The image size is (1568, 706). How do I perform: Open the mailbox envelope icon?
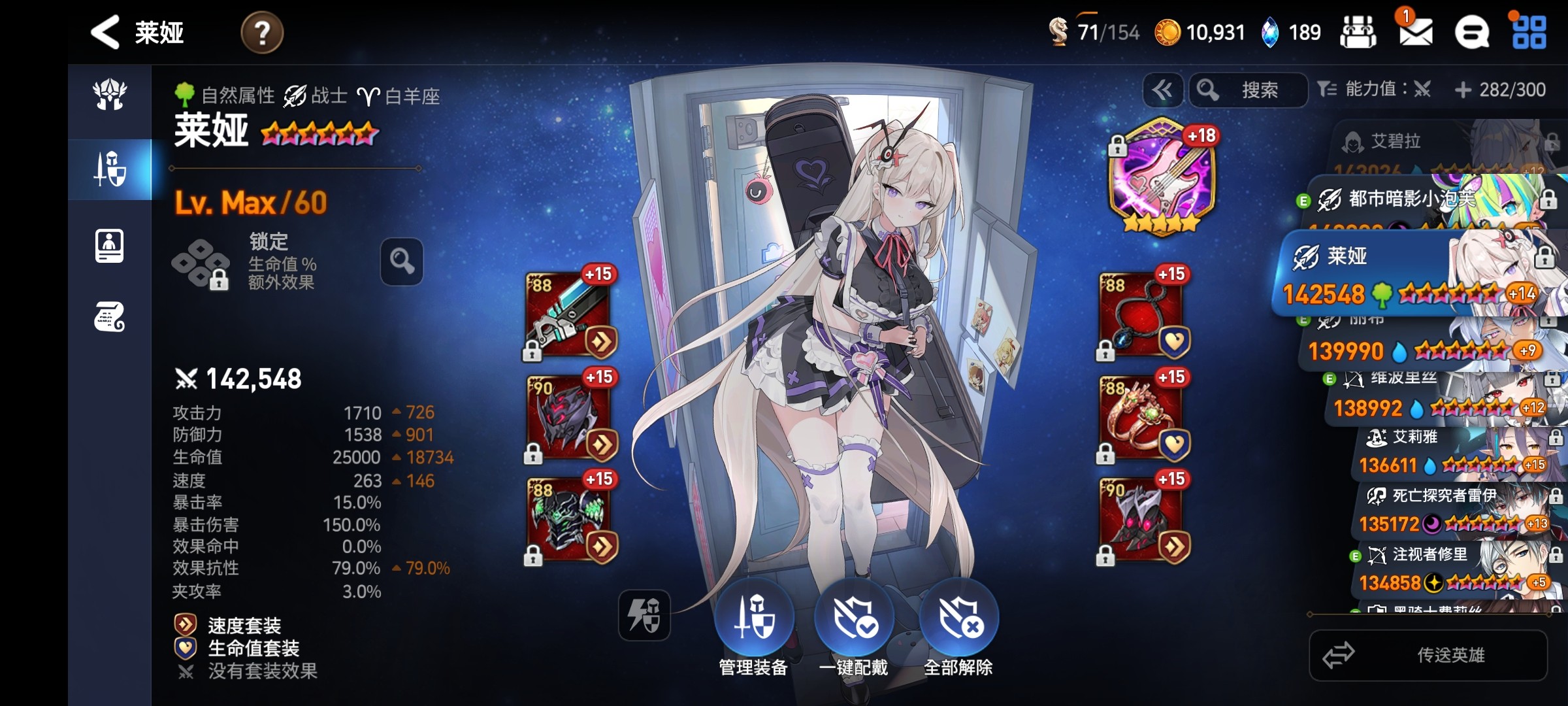pos(1415,32)
